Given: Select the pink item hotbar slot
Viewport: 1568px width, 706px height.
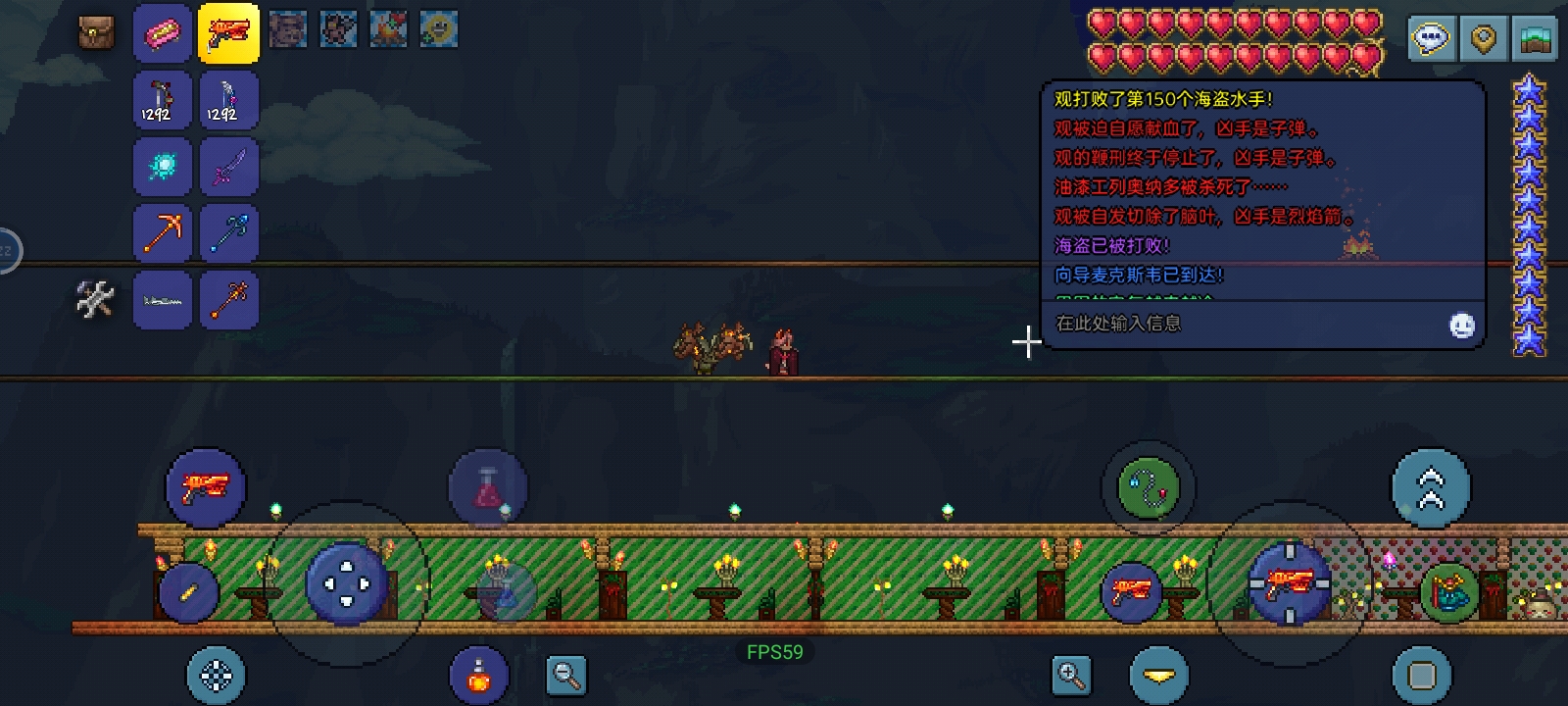Looking at the screenshot, I should 163,33.
